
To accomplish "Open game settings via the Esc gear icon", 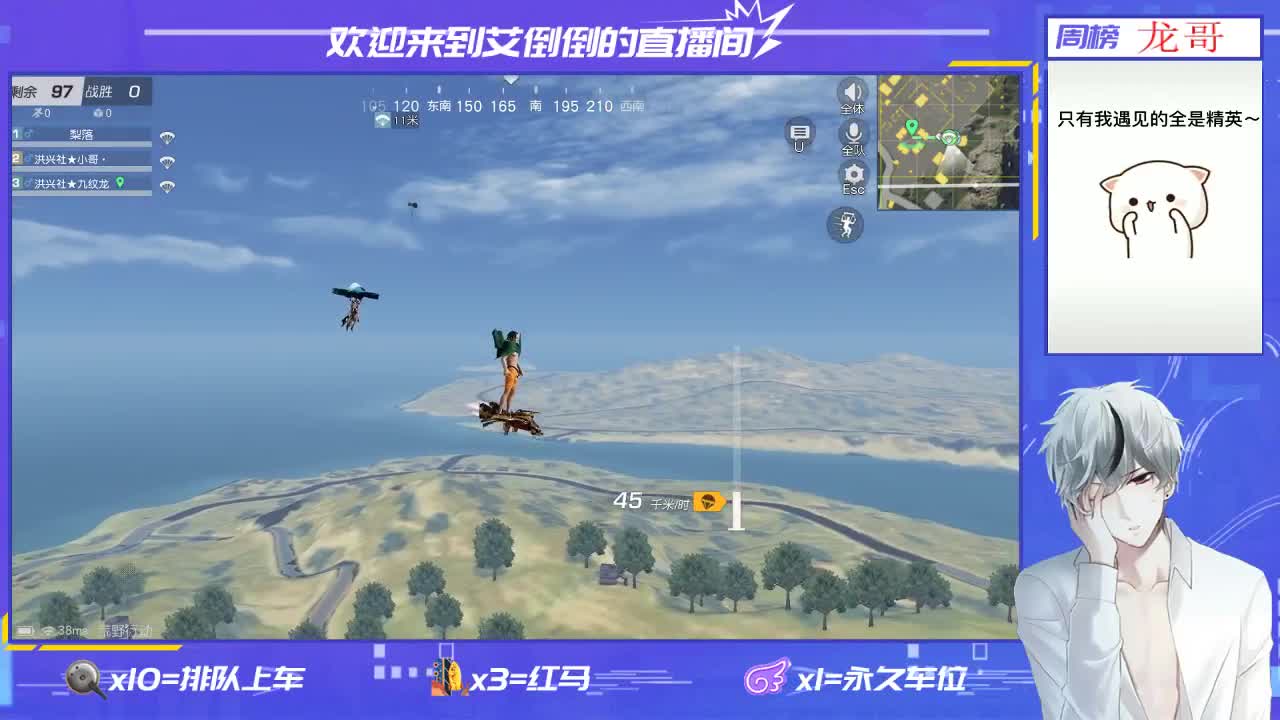I will point(851,175).
